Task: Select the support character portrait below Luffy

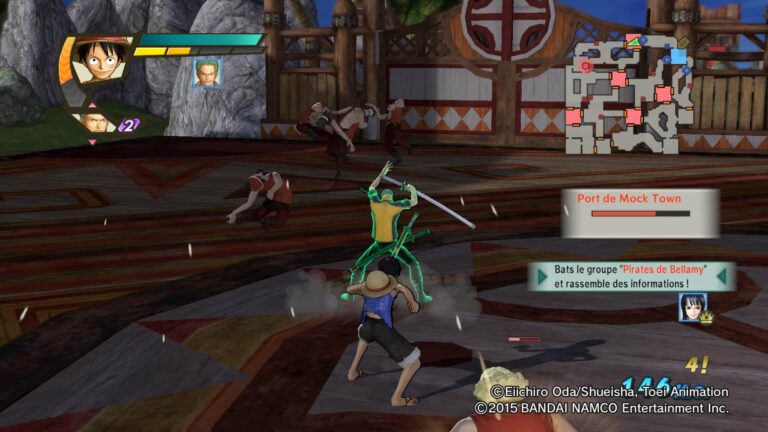Action: point(94,123)
